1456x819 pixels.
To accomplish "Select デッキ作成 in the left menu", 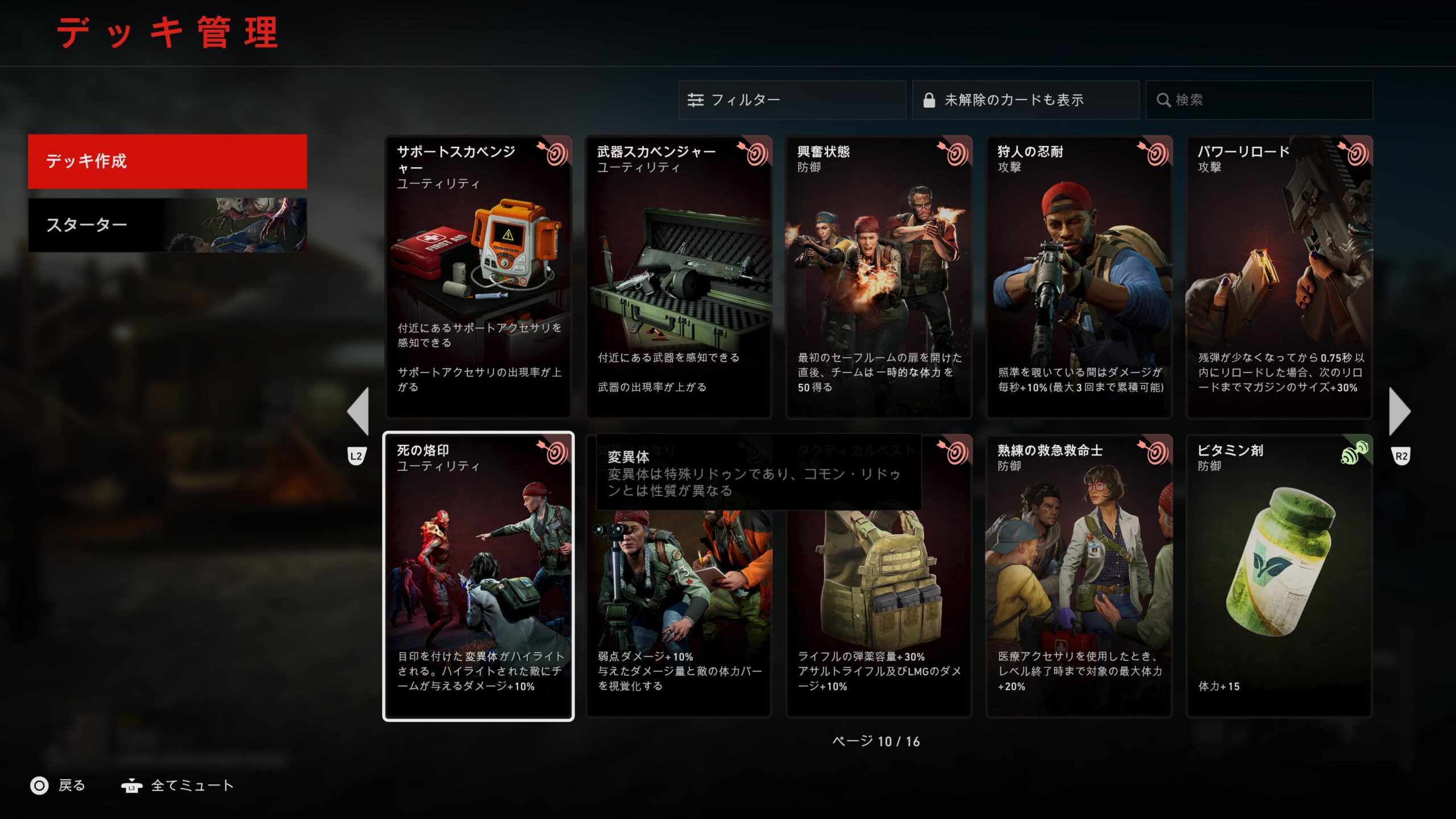I will (167, 162).
